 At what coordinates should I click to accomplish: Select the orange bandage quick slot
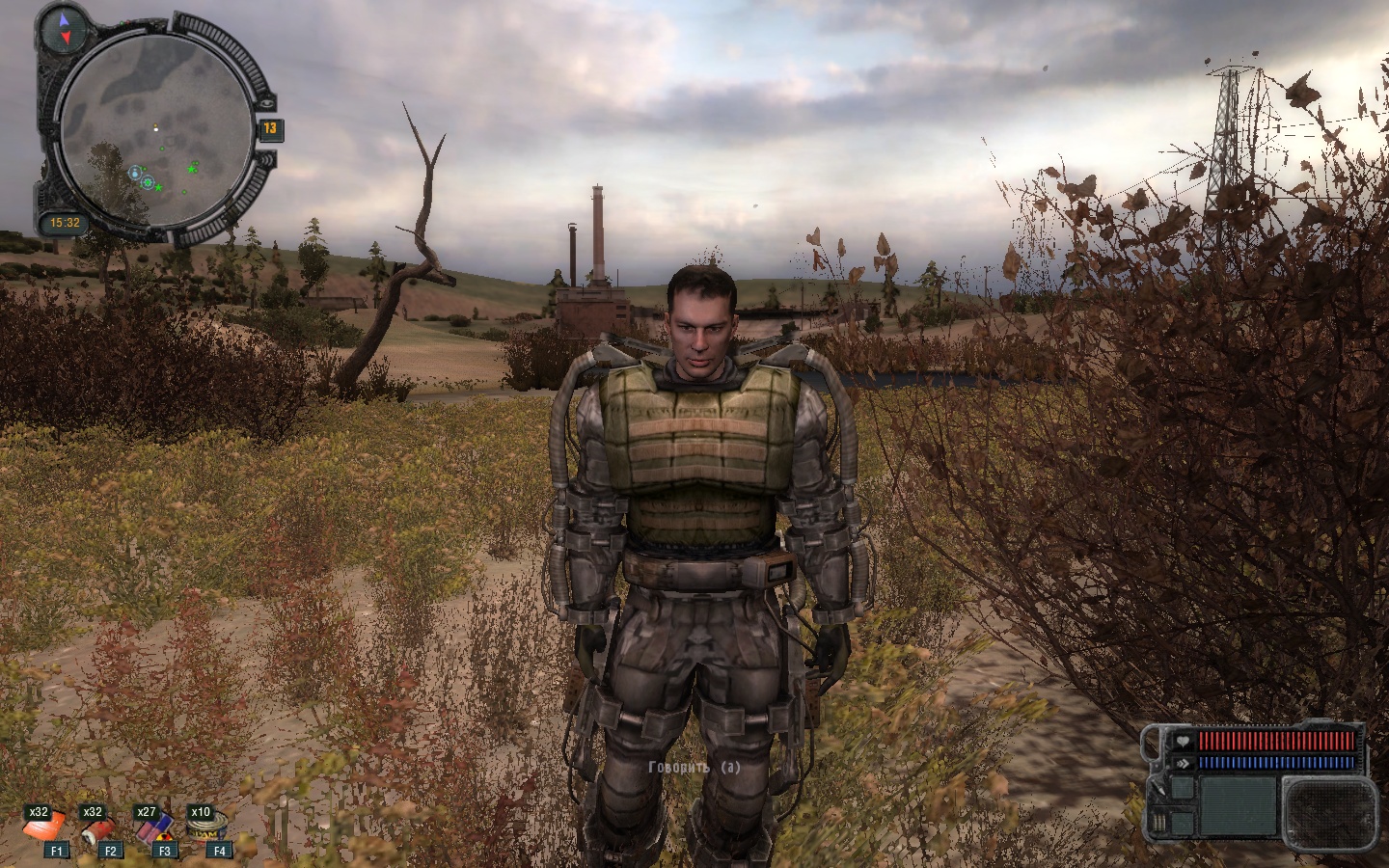click(44, 827)
